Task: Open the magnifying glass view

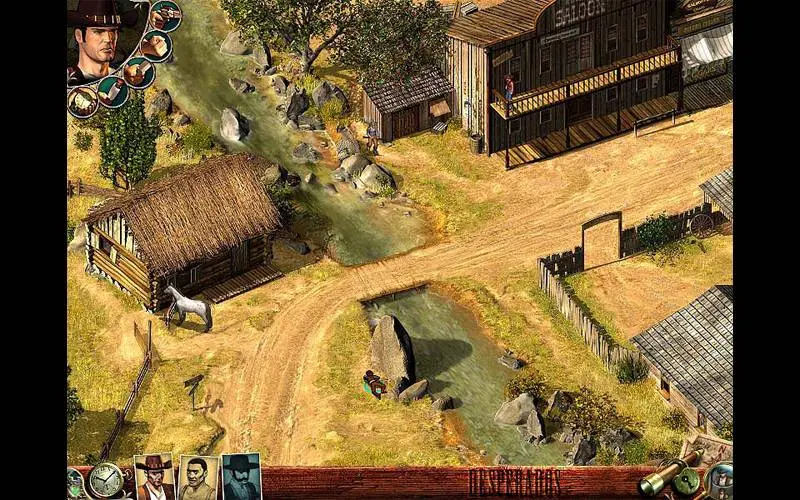Action: [719, 482]
